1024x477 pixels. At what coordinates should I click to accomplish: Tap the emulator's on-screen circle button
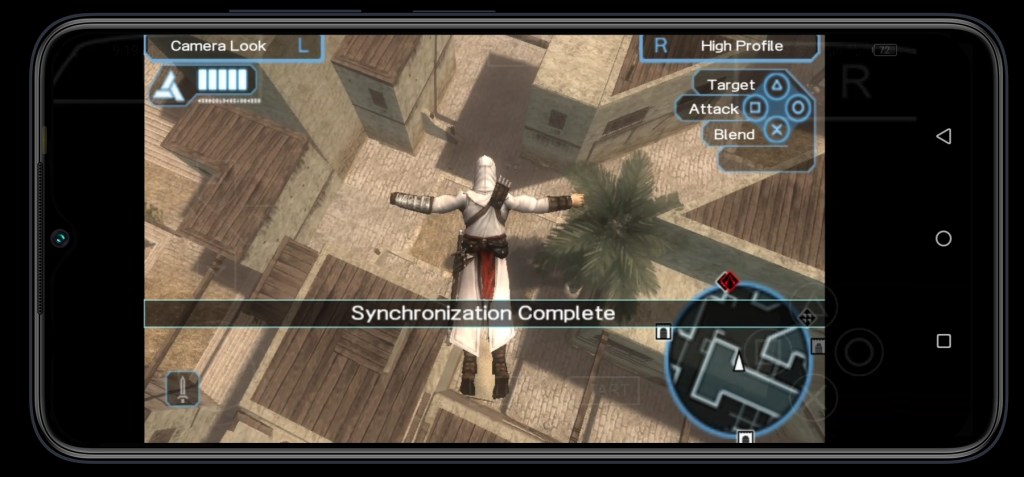(x=858, y=351)
